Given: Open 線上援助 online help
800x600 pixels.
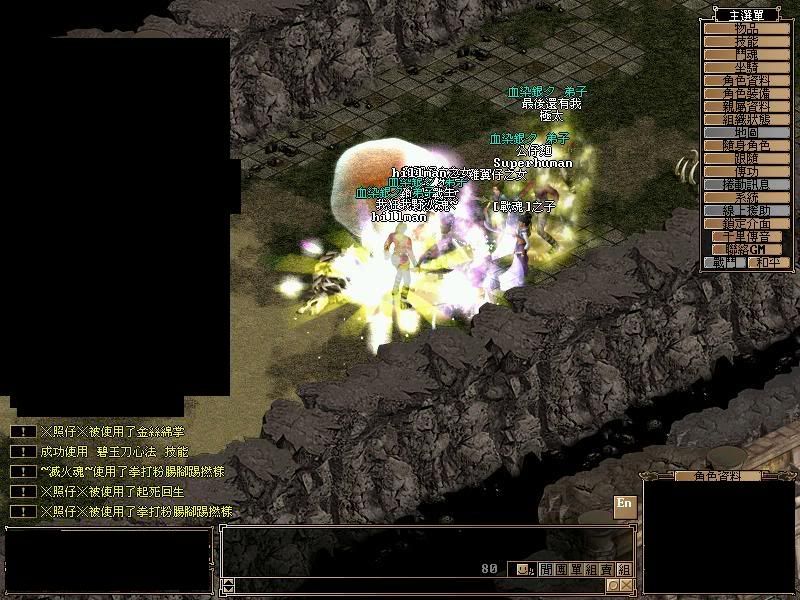Looking at the screenshot, I should 747,210.
